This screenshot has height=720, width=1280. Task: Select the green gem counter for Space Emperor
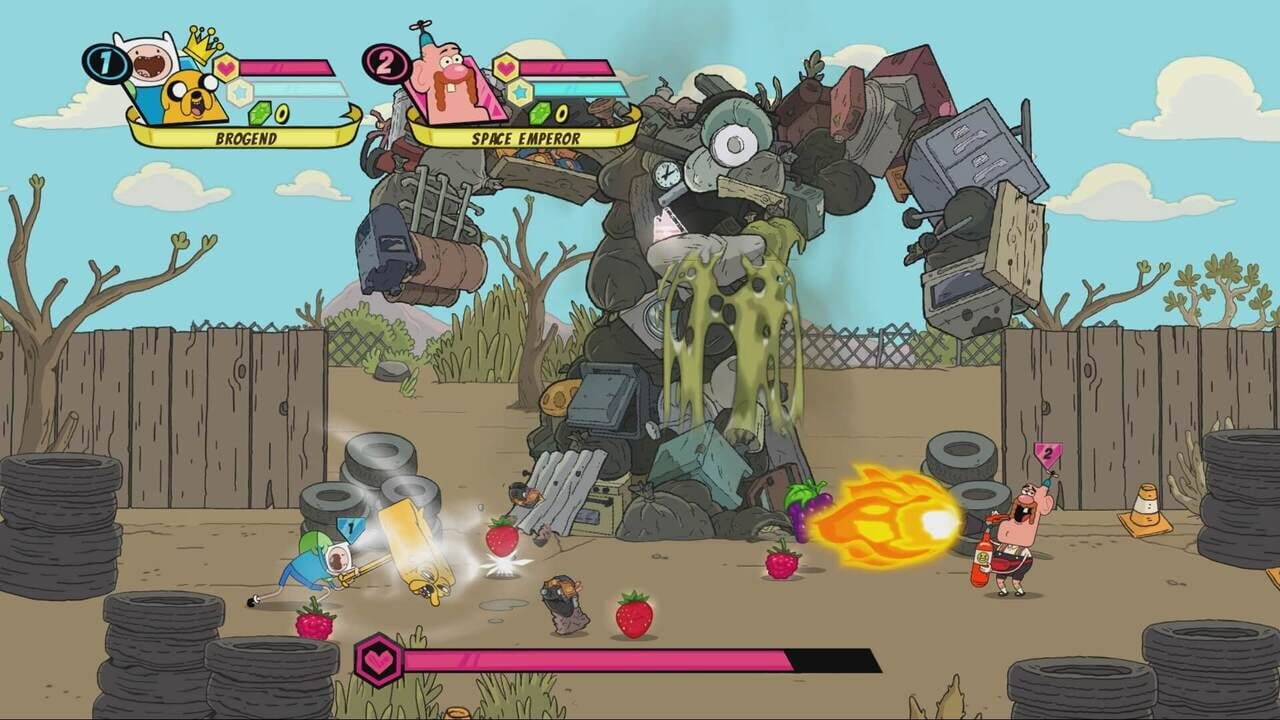[x=539, y=114]
